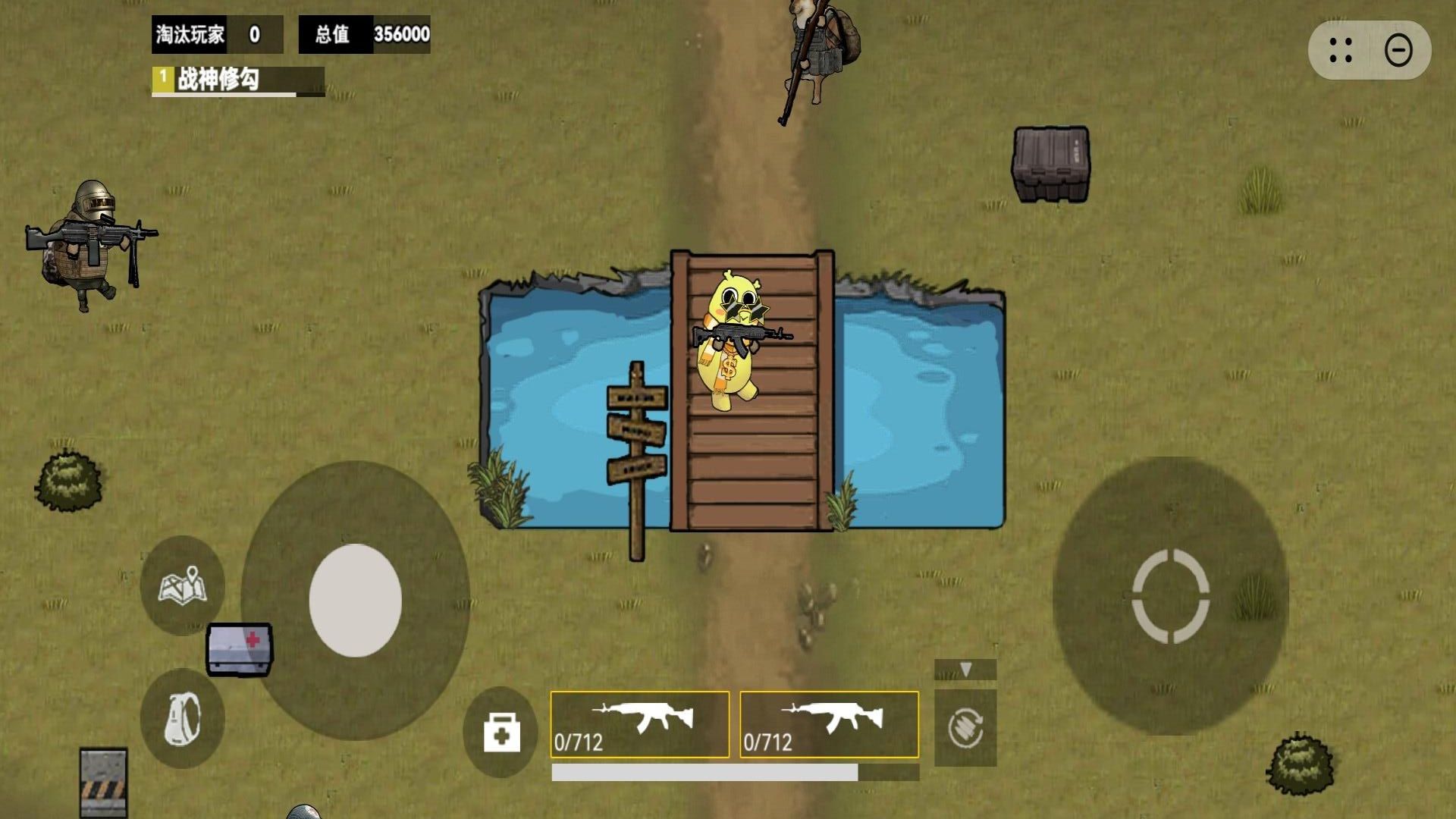Use the first aid kit button
The image size is (1456, 819).
pyautogui.click(x=501, y=733)
